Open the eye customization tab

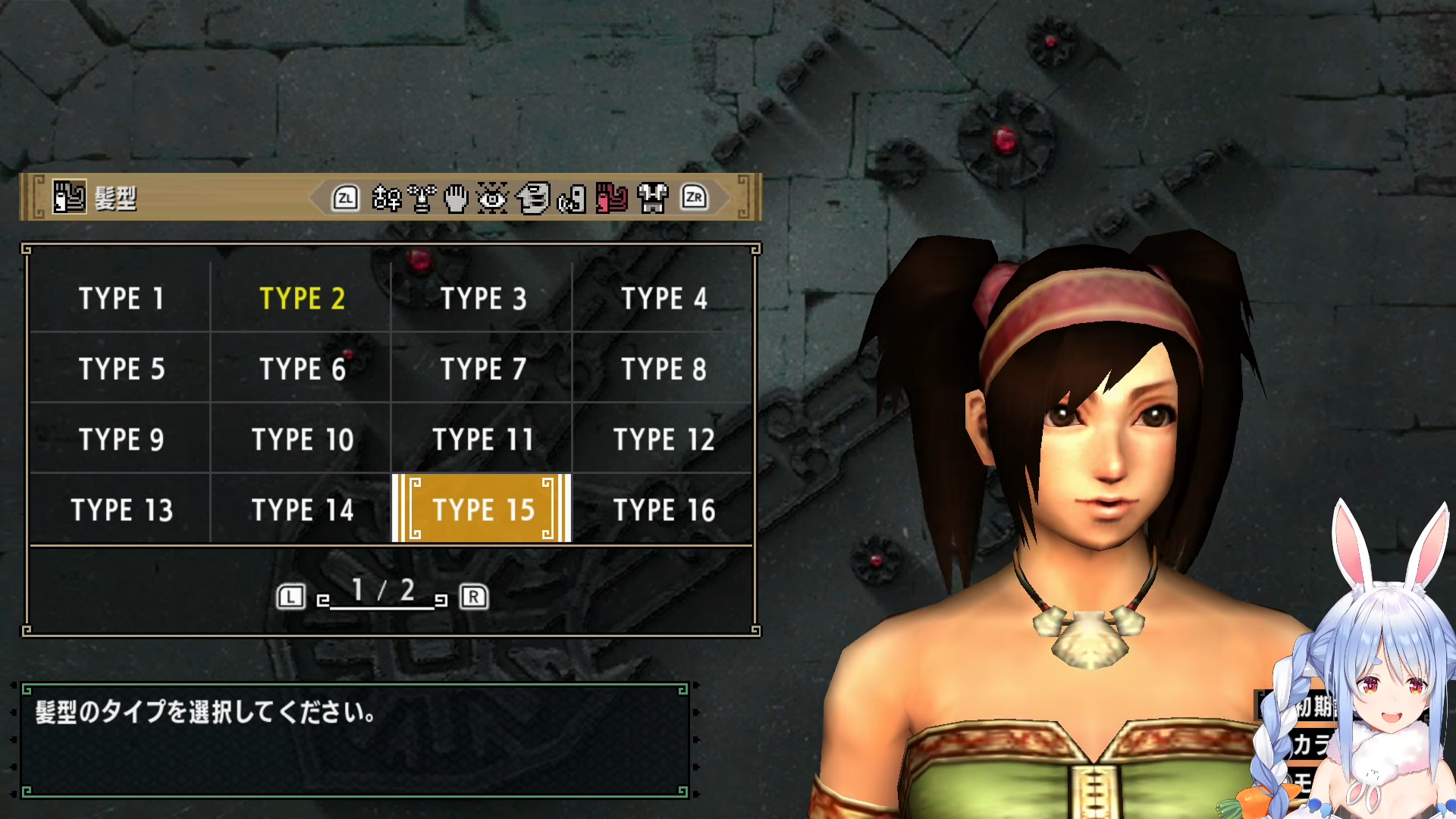[492, 199]
